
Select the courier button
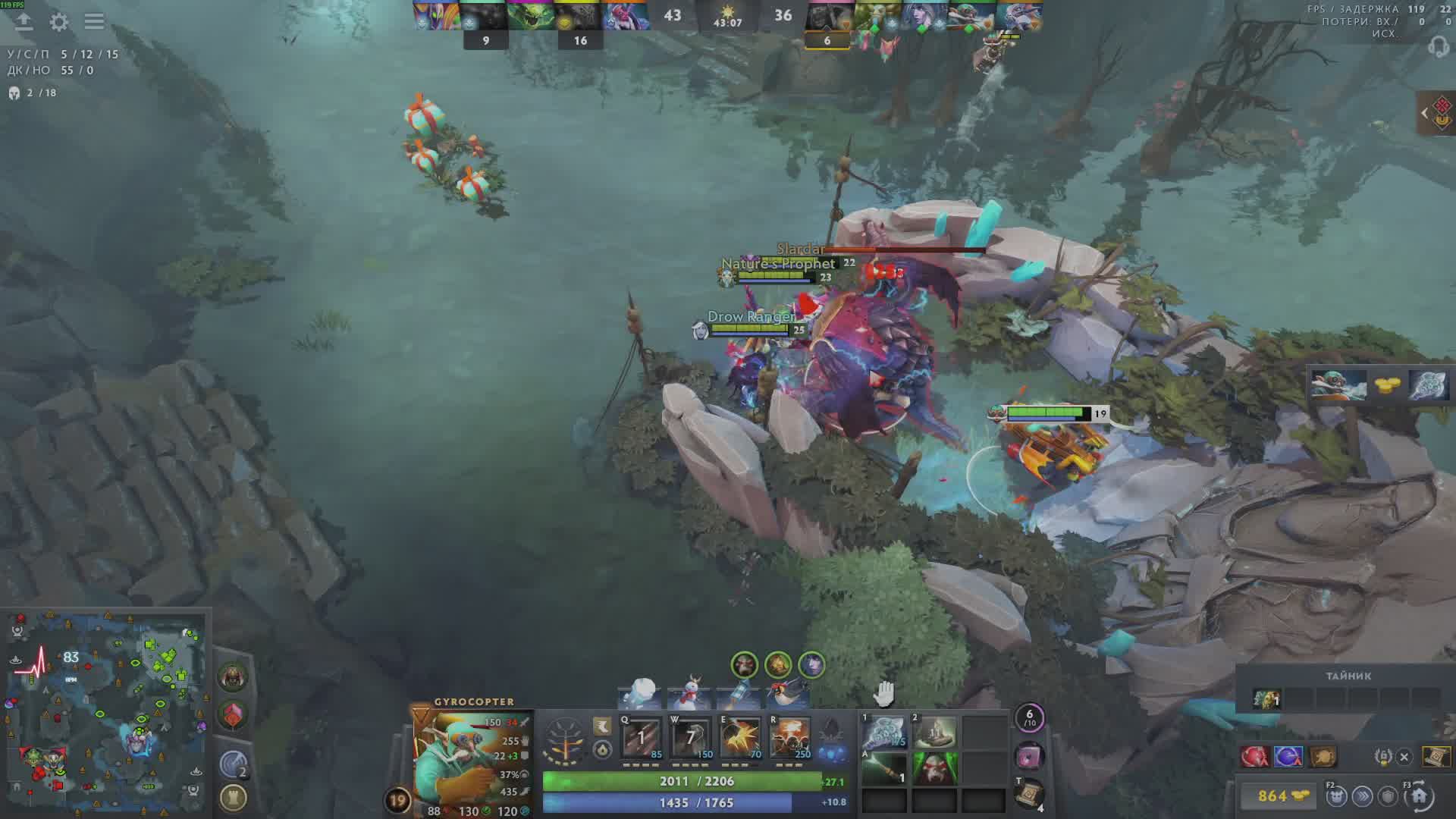[x=1336, y=796]
